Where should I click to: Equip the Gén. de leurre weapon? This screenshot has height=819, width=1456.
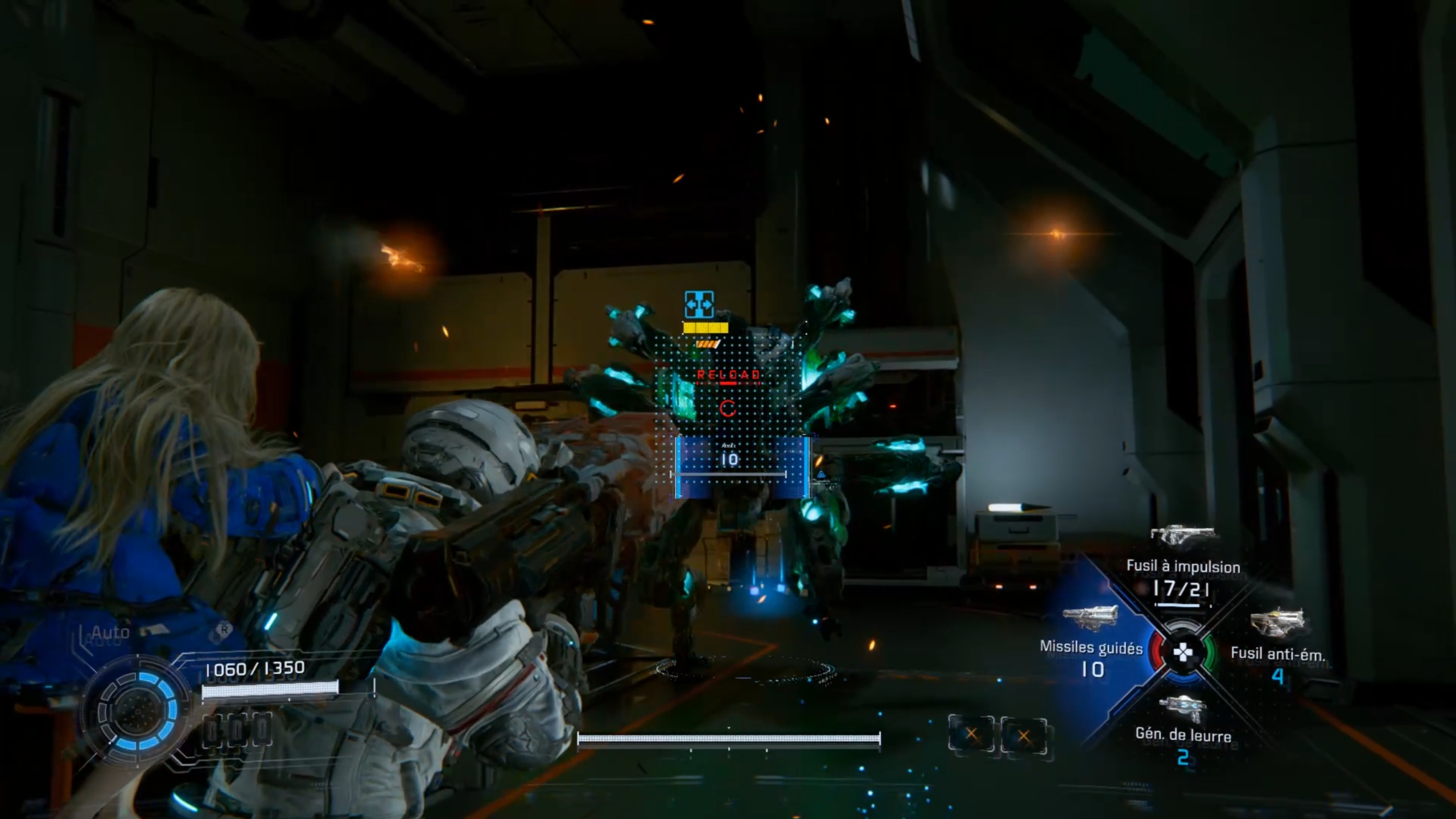click(x=1182, y=734)
